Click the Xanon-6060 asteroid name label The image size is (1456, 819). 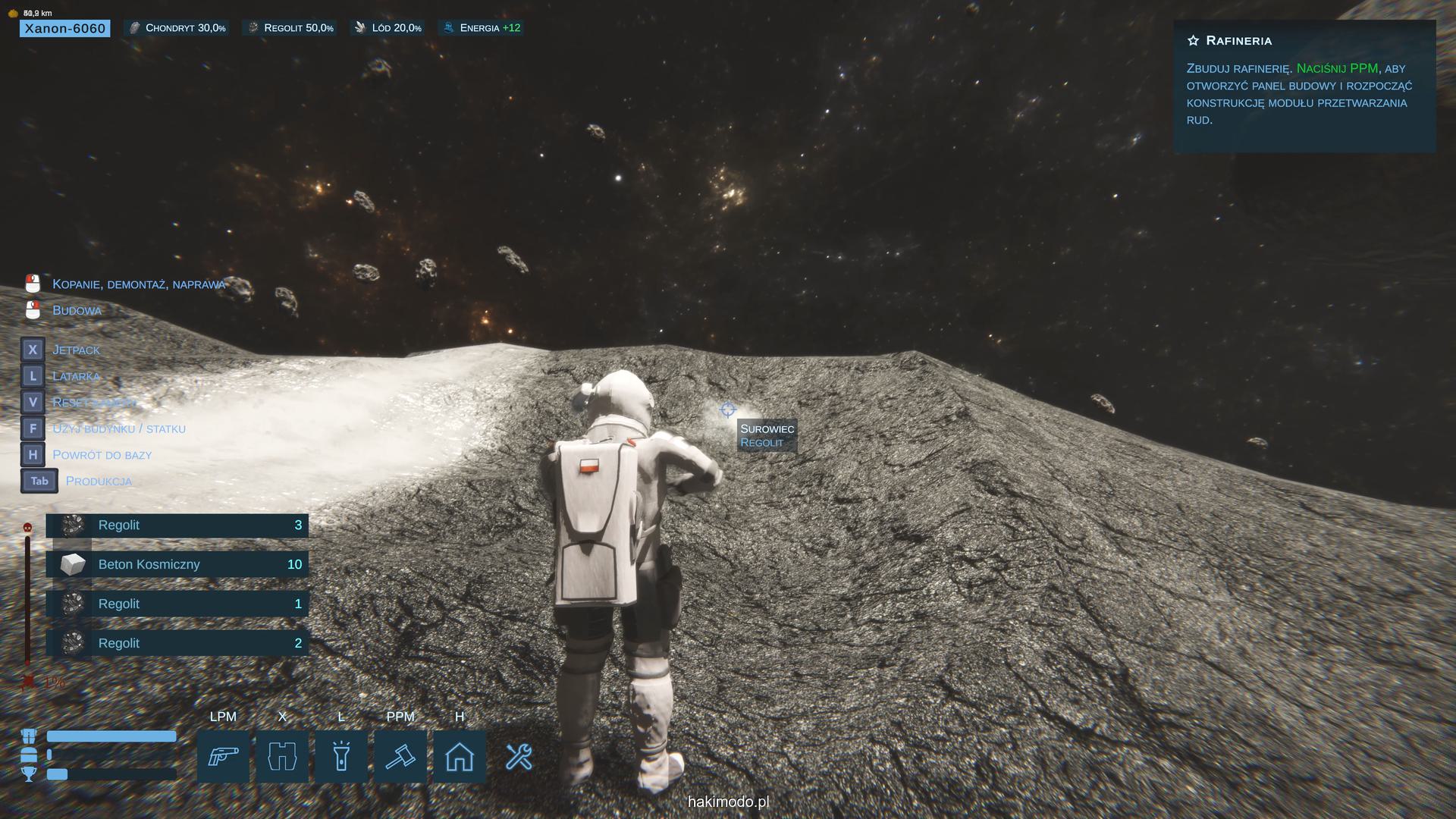[x=65, y=28]
